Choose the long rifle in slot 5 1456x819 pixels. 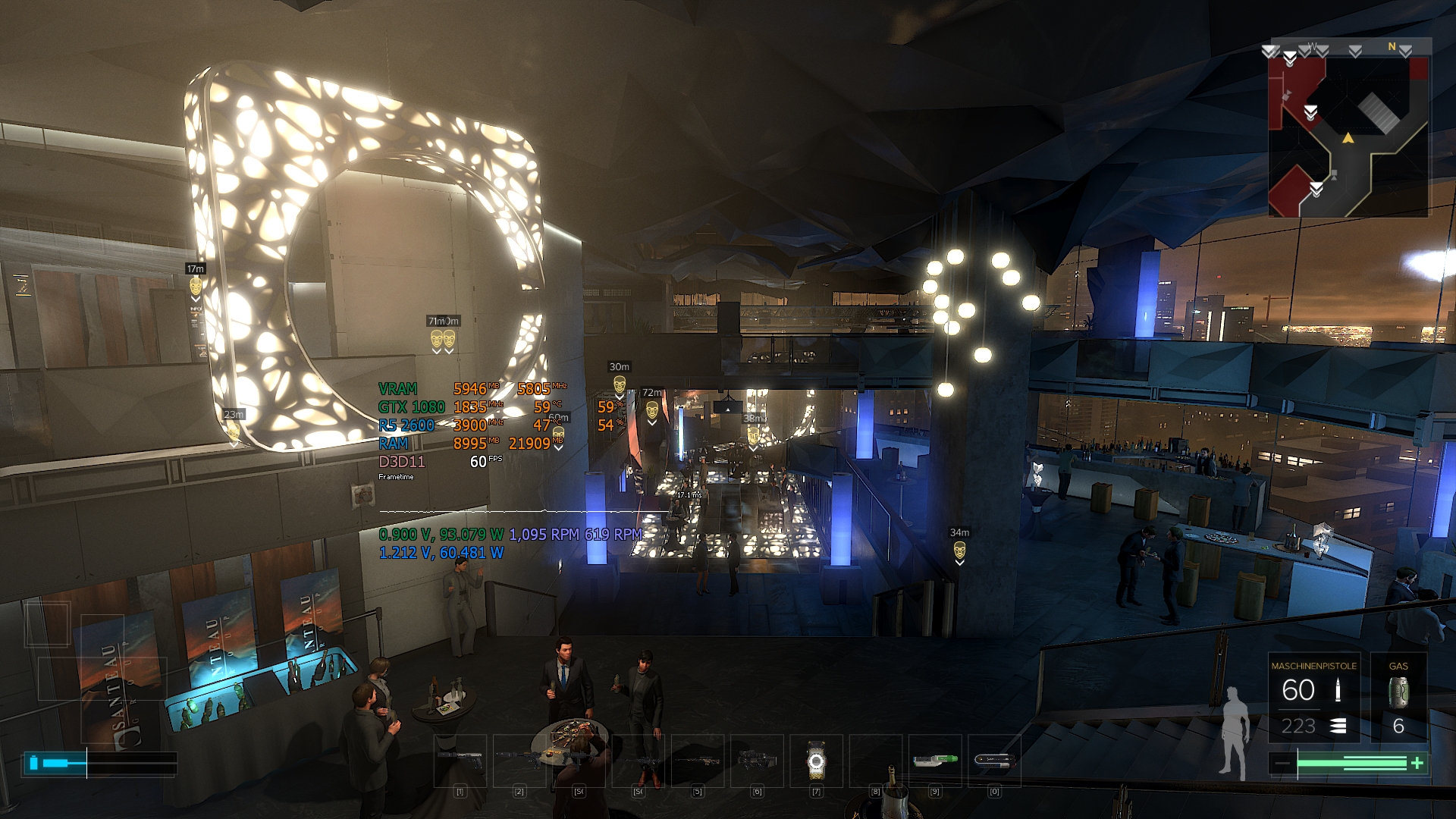coord(698,760)
